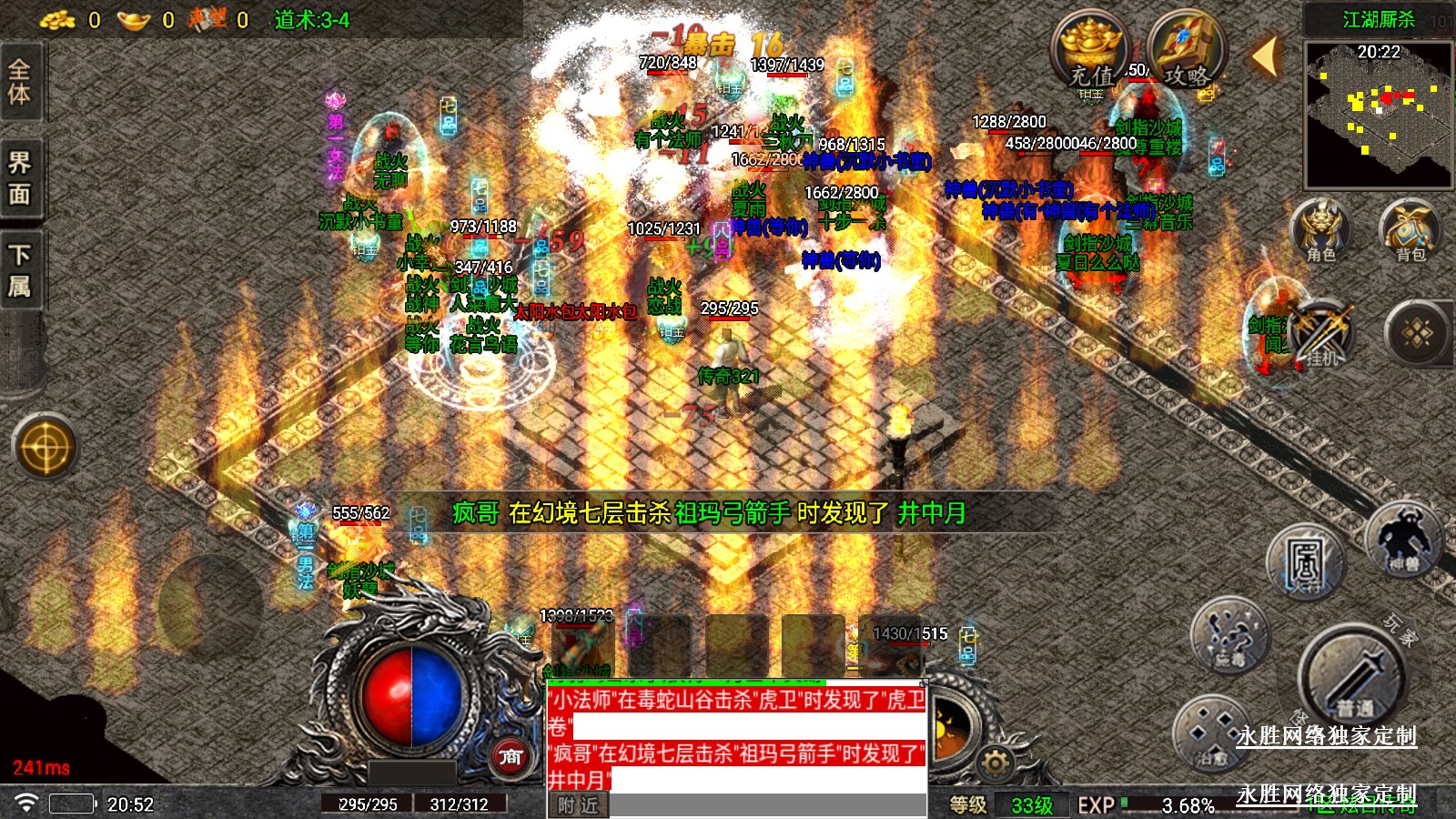Cast the 神兽 beast summon skill
This screenshot has width=1456, height=819.
pos(1403,539)
